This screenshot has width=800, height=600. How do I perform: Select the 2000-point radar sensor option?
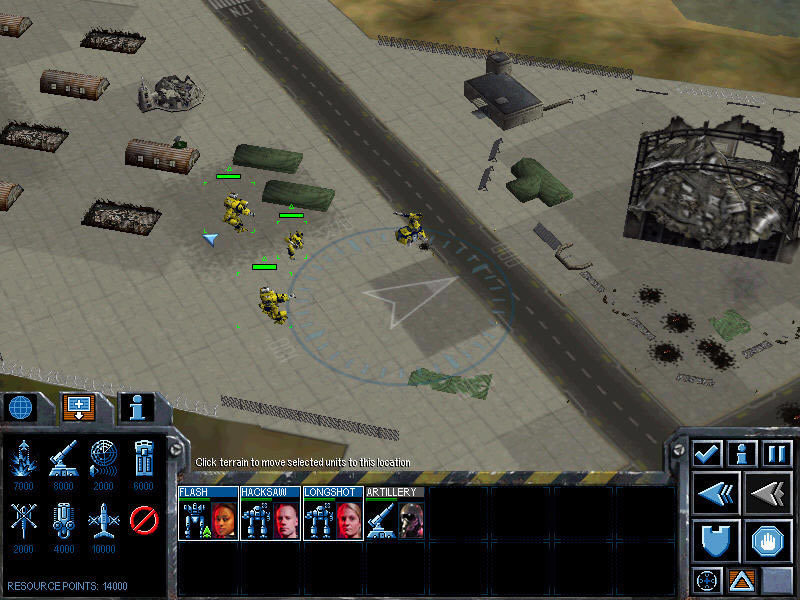coord(103,460)
